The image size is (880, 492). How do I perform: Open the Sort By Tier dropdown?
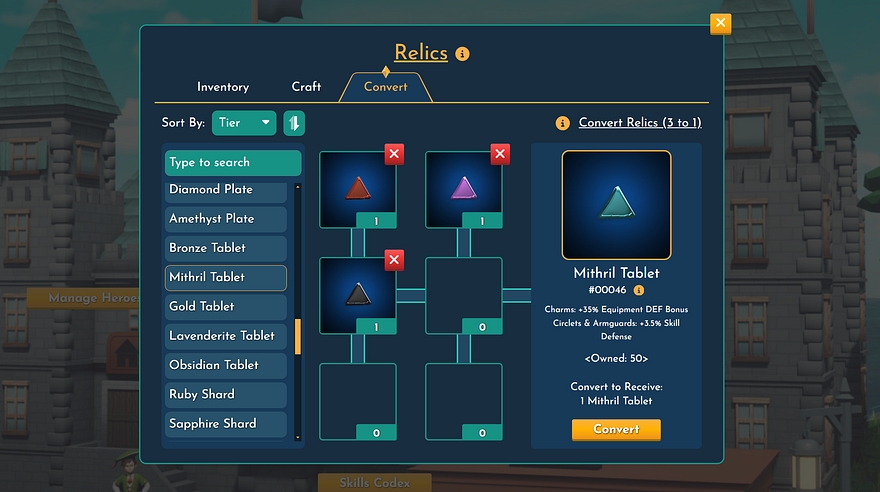pyautogui.click(x=244, y=123)
